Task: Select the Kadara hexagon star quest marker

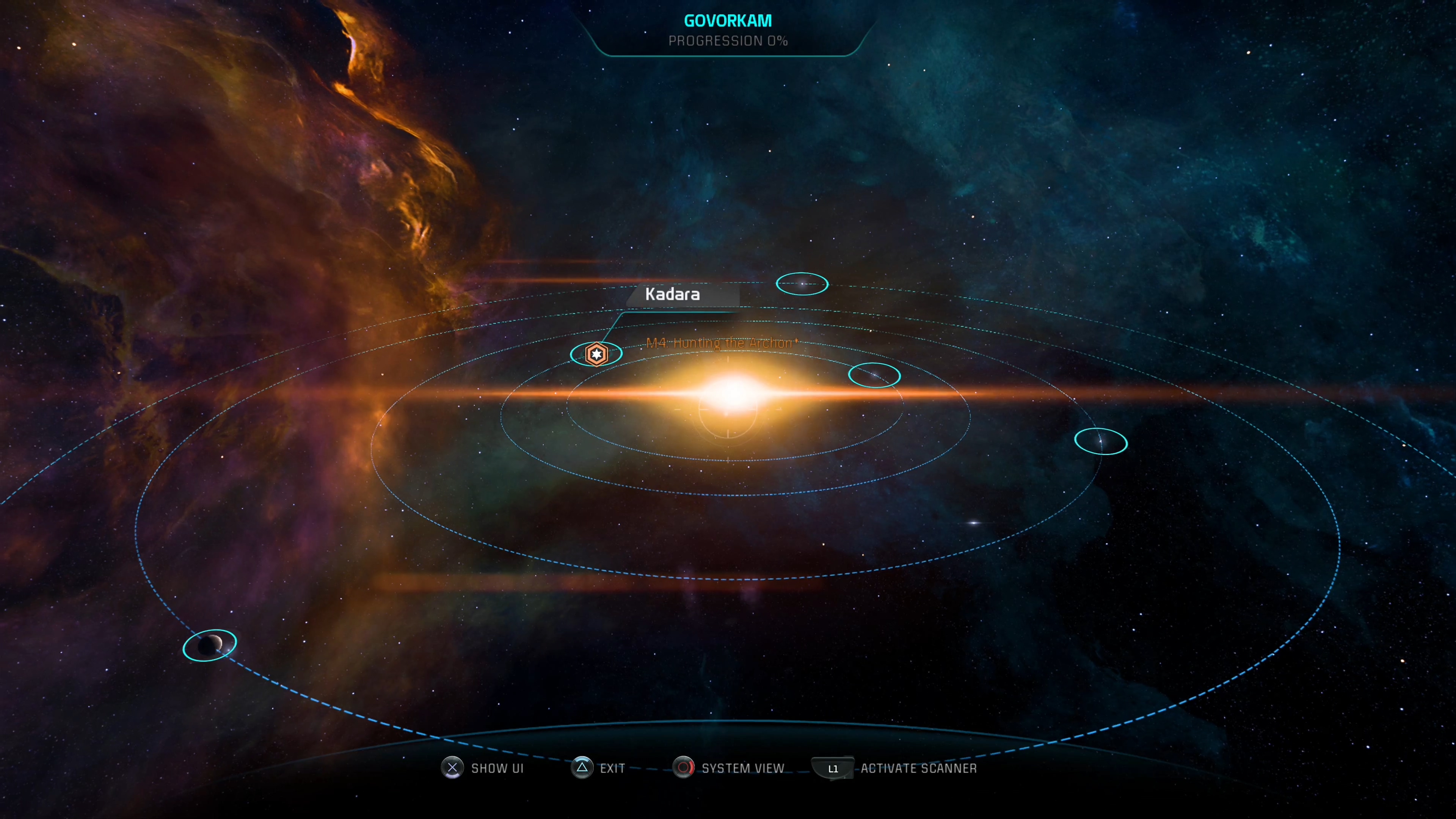Action: click(x=596, y=355)
